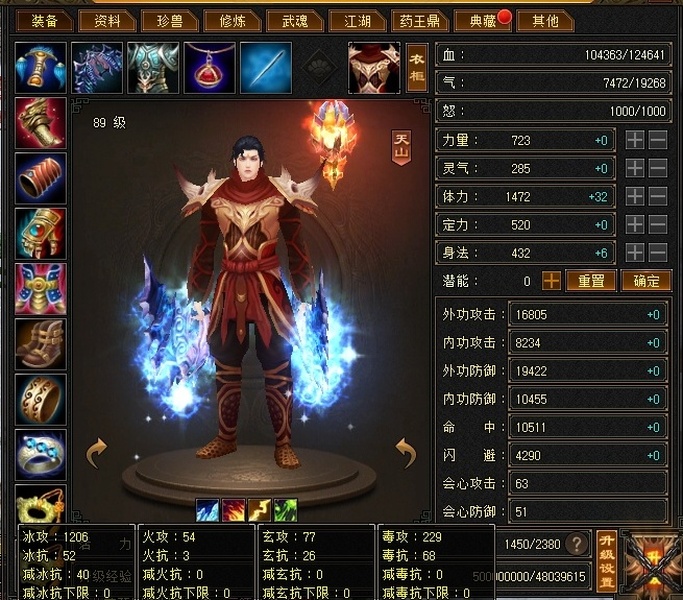
Task: Confirm attribute points with 确定
Action: (645, 281)
